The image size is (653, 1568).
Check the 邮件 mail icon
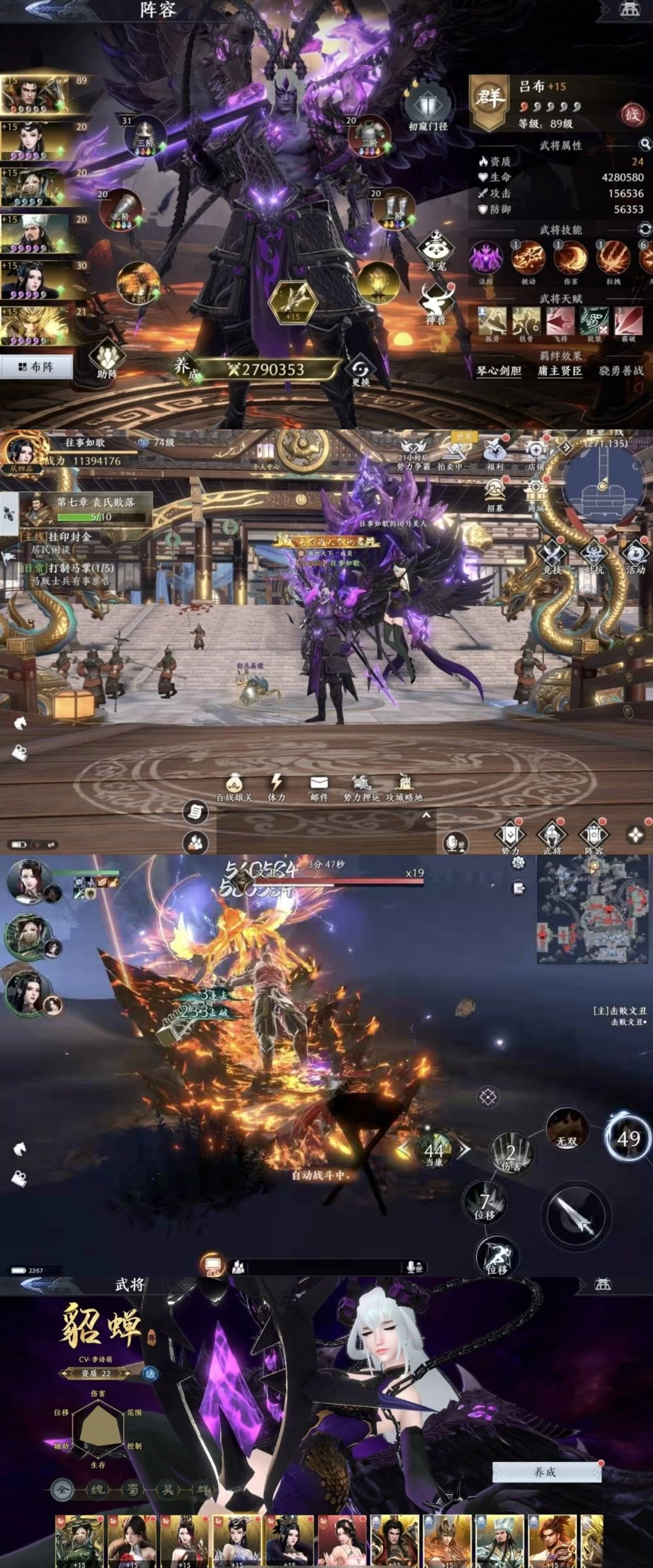pyautogui.click(x=319, y=786)
